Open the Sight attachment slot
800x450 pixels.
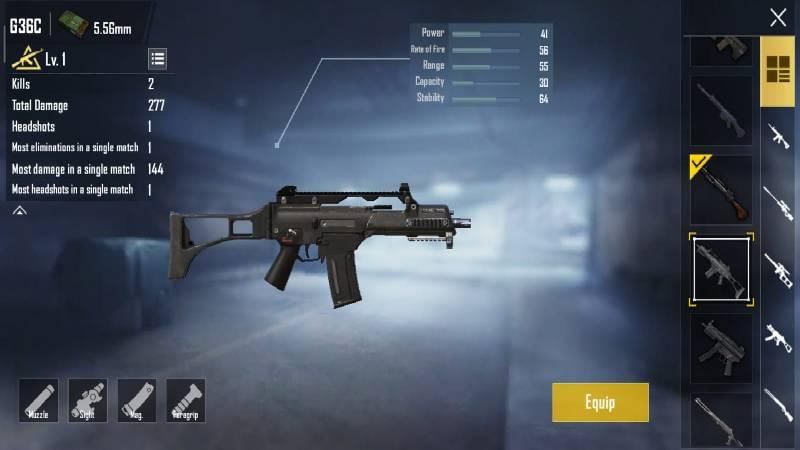pyautogui.click(x=87, y=400)
